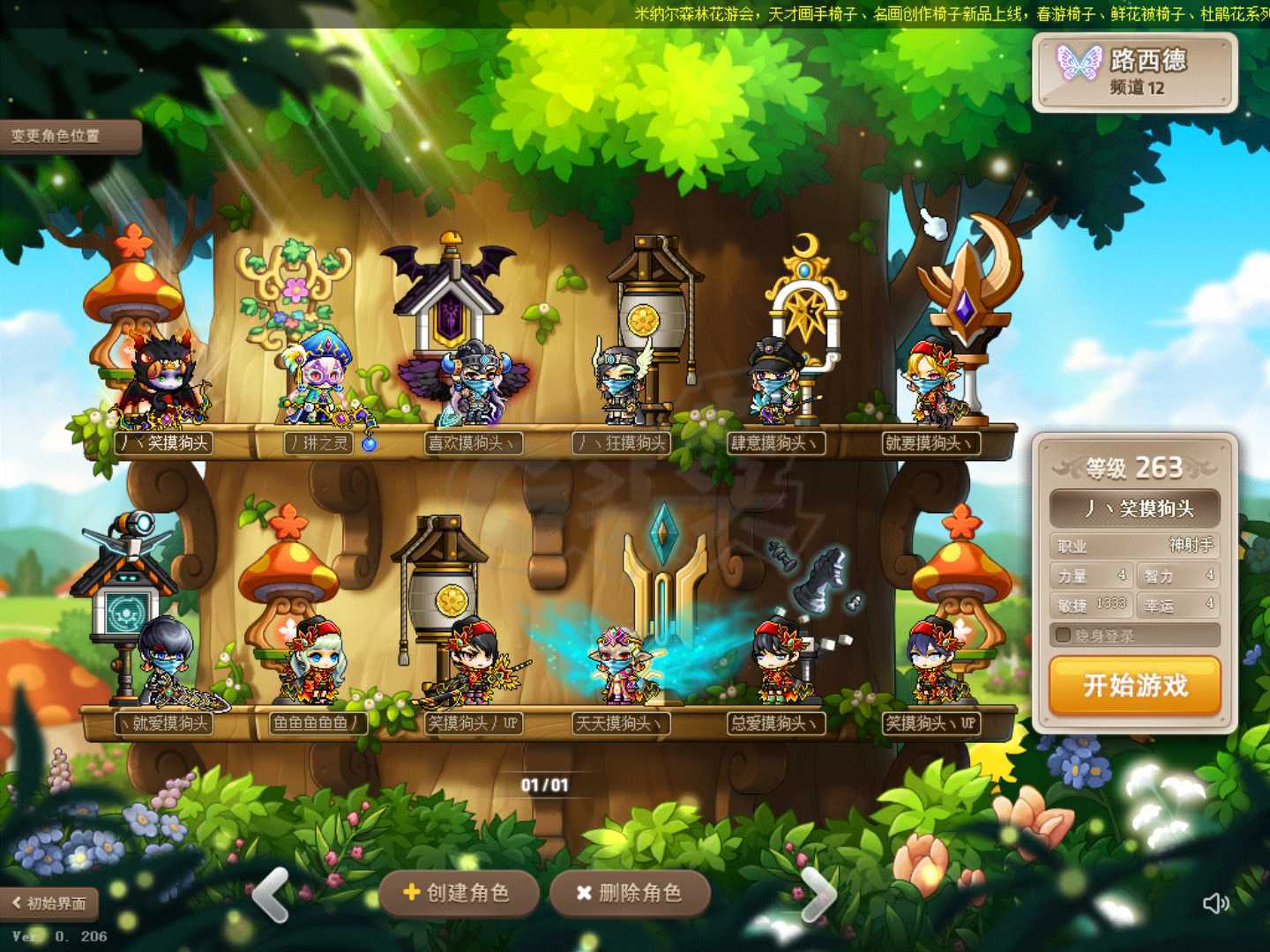Viewport: 1270px width, 952px height.
Task: Click the 路西德 server channel panel
Action: pos(1135,72)
